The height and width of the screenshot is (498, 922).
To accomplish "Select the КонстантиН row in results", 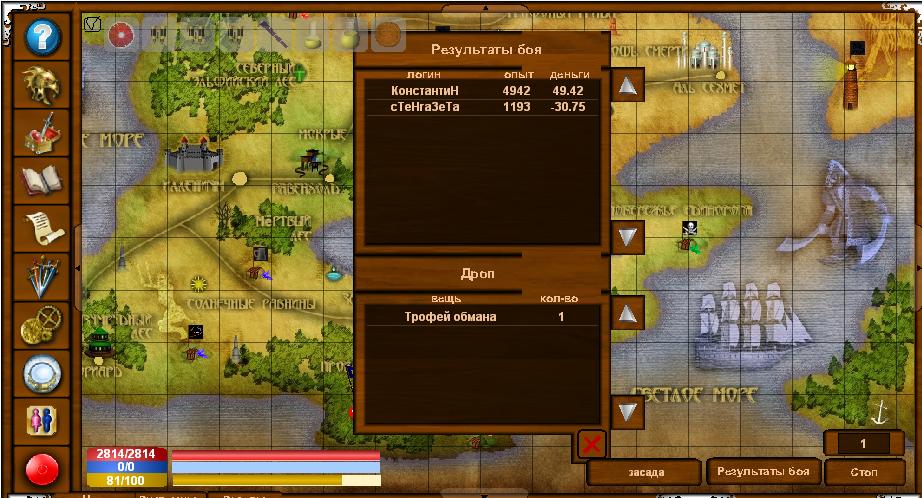I will click(481, 90).
